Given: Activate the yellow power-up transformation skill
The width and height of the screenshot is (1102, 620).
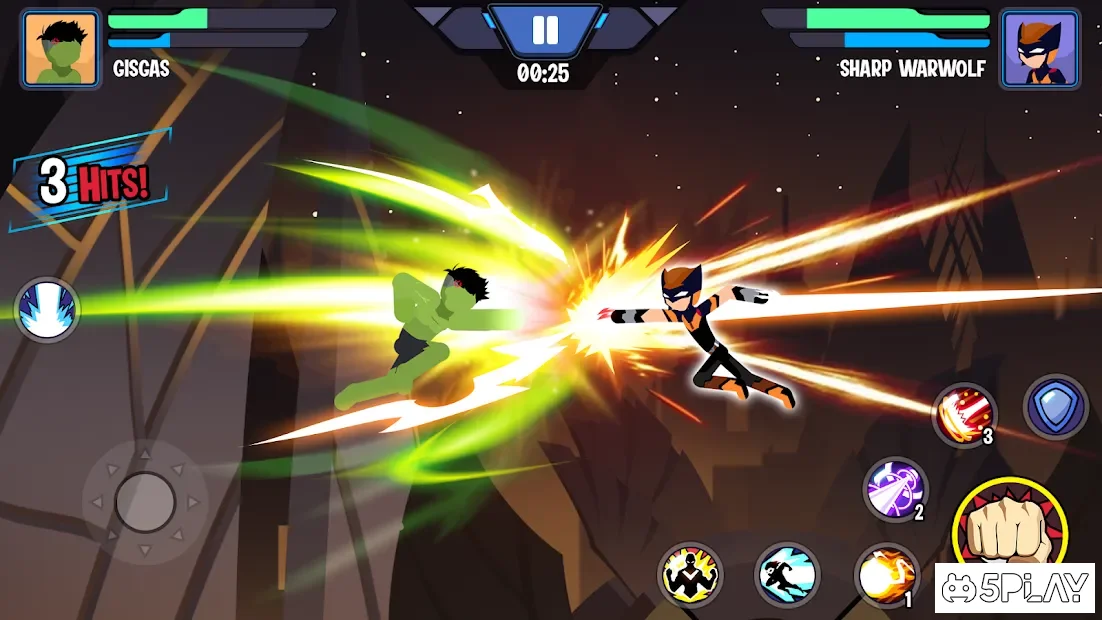Looking at the screenshot, I should [690, 575].
